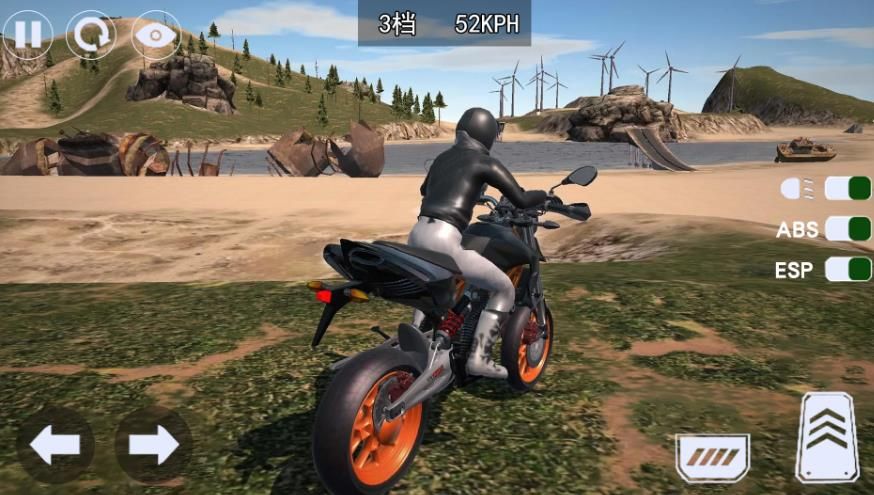Pause the game
This screenshot has height=495, width=874.
pyautogui.click(x=28, y=35)
